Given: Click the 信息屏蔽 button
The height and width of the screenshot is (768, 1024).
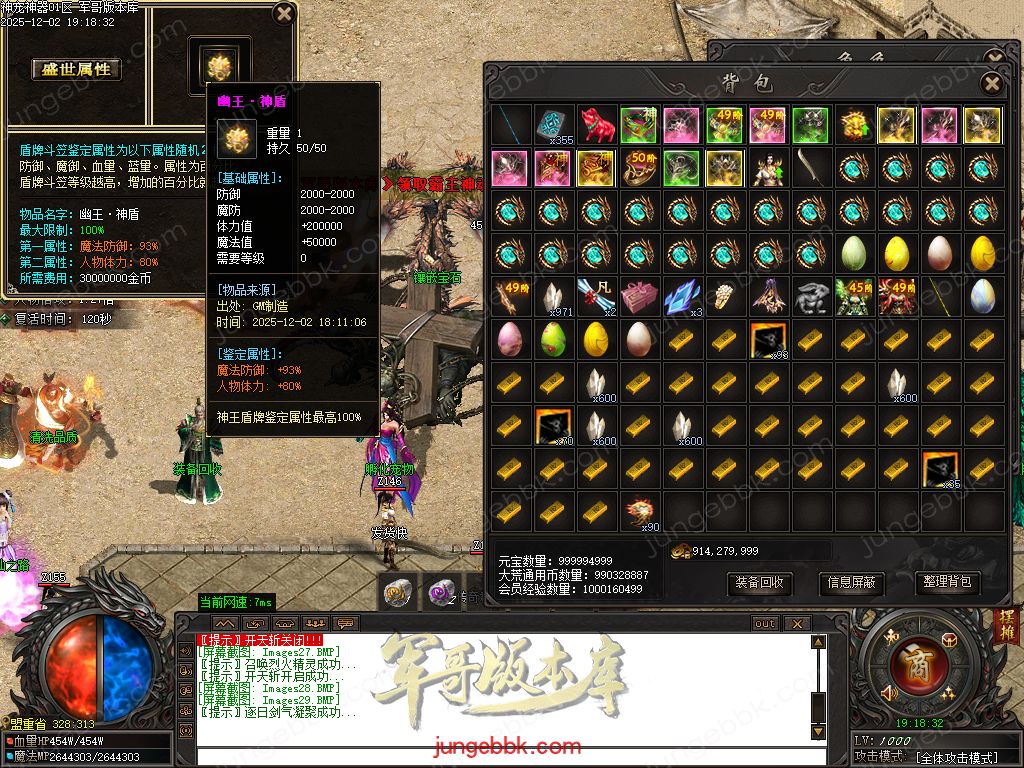Looking at the screenshot, I should (852, 582).
